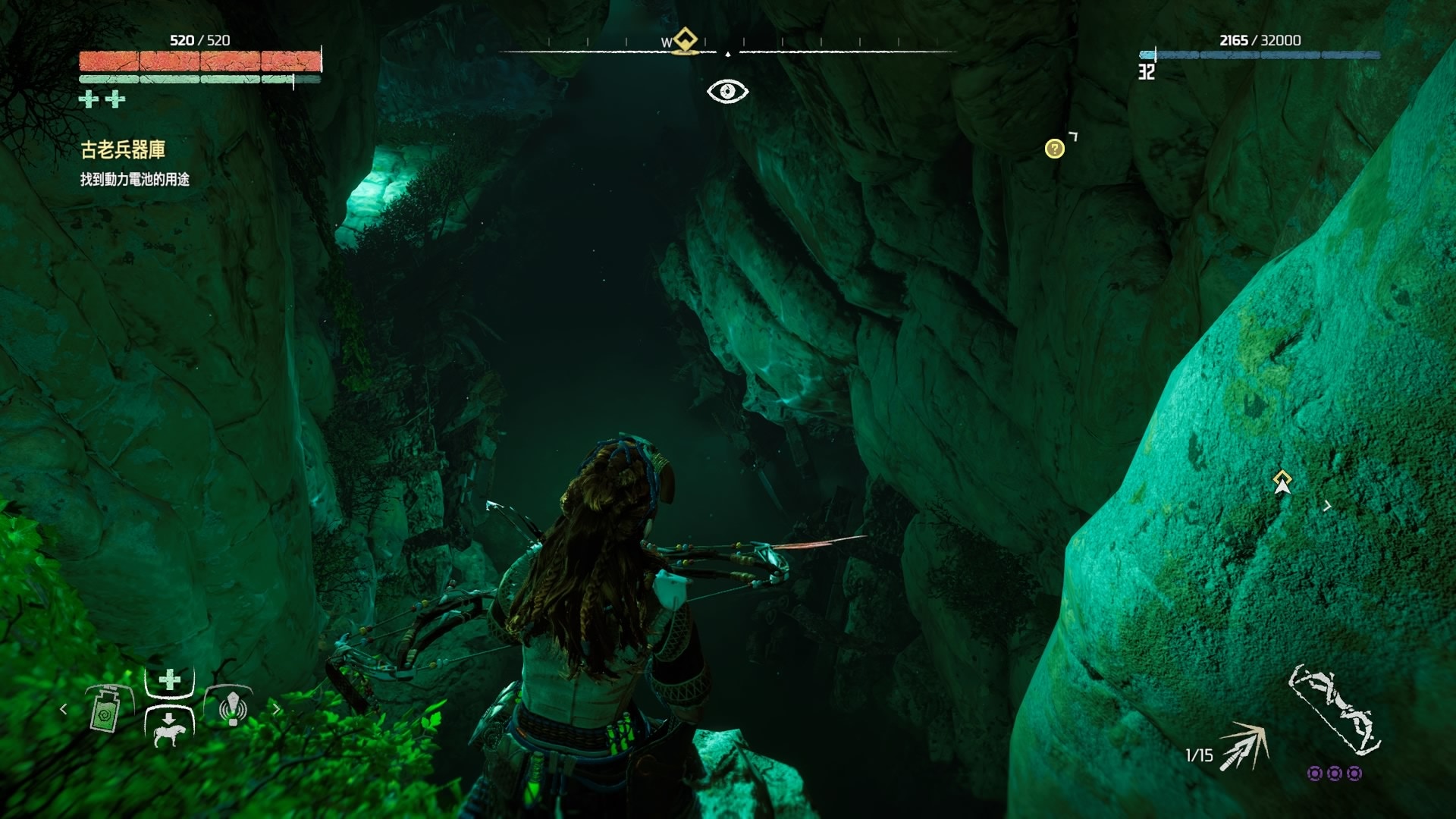This screenshot has width=1456, height=819.
Task: Activate the call mount icon
Action: (168, 728)
